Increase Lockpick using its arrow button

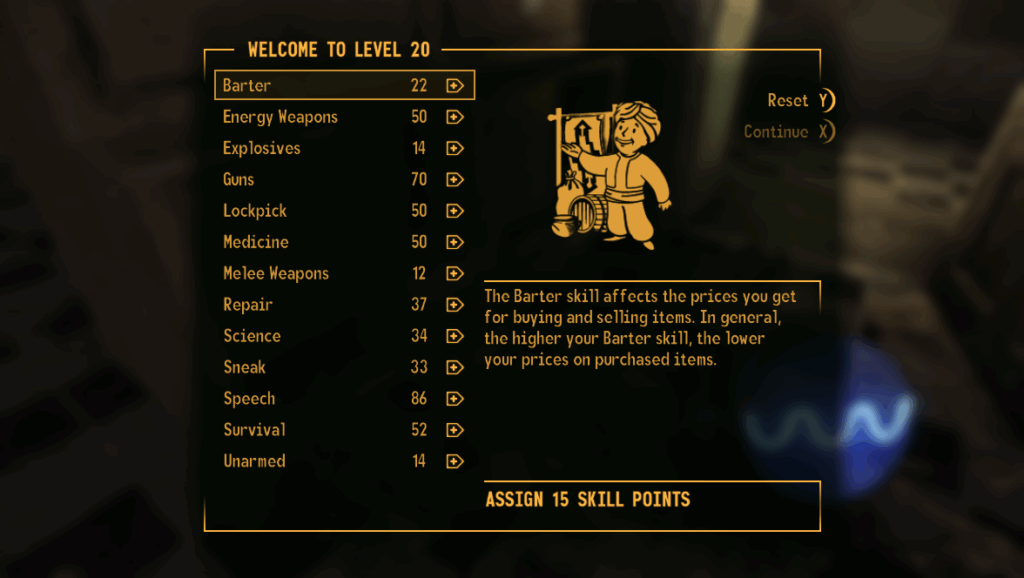point(455,211)
